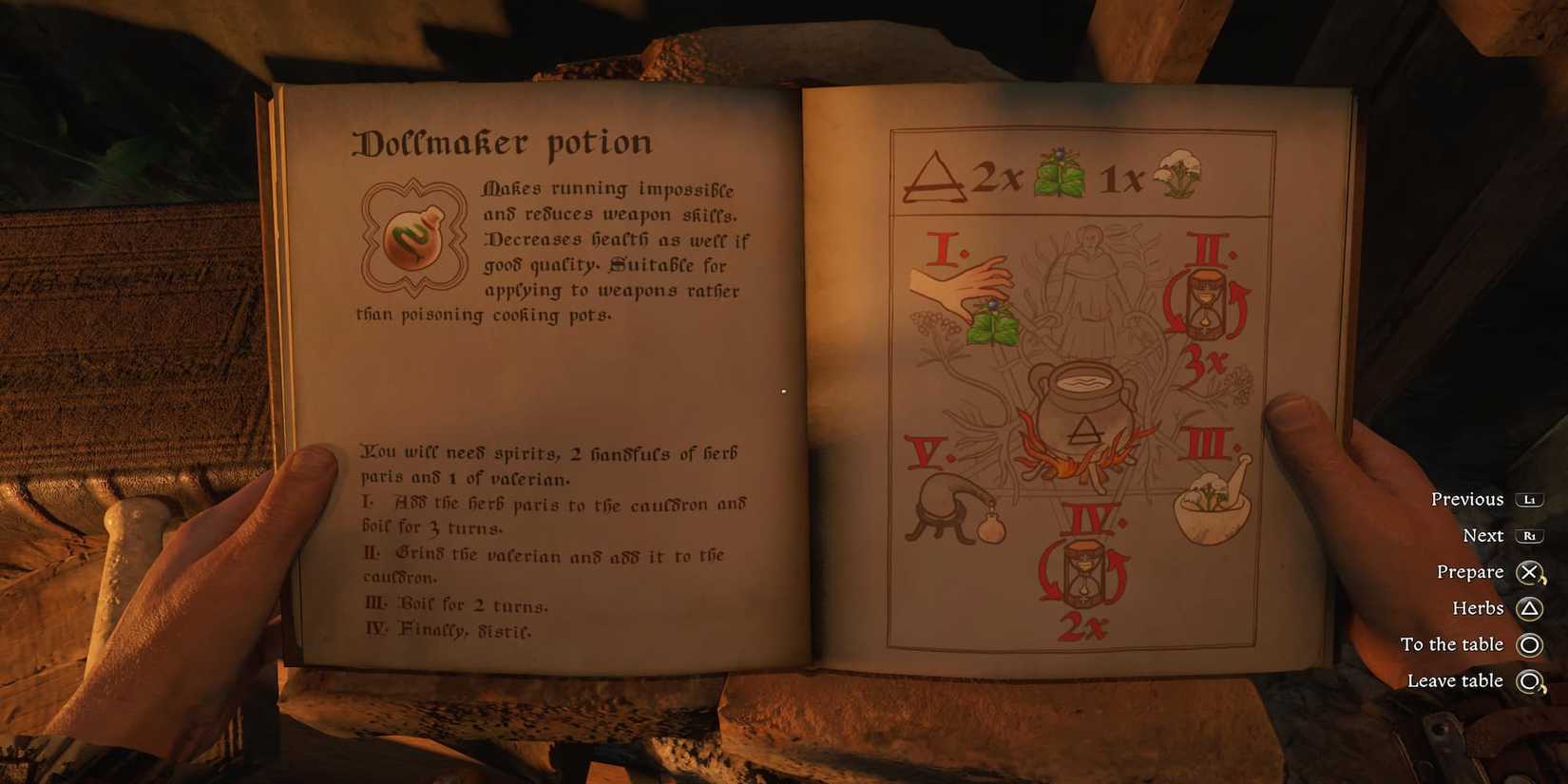Click the triangle Herbs button prompt

coord(1529,607)
